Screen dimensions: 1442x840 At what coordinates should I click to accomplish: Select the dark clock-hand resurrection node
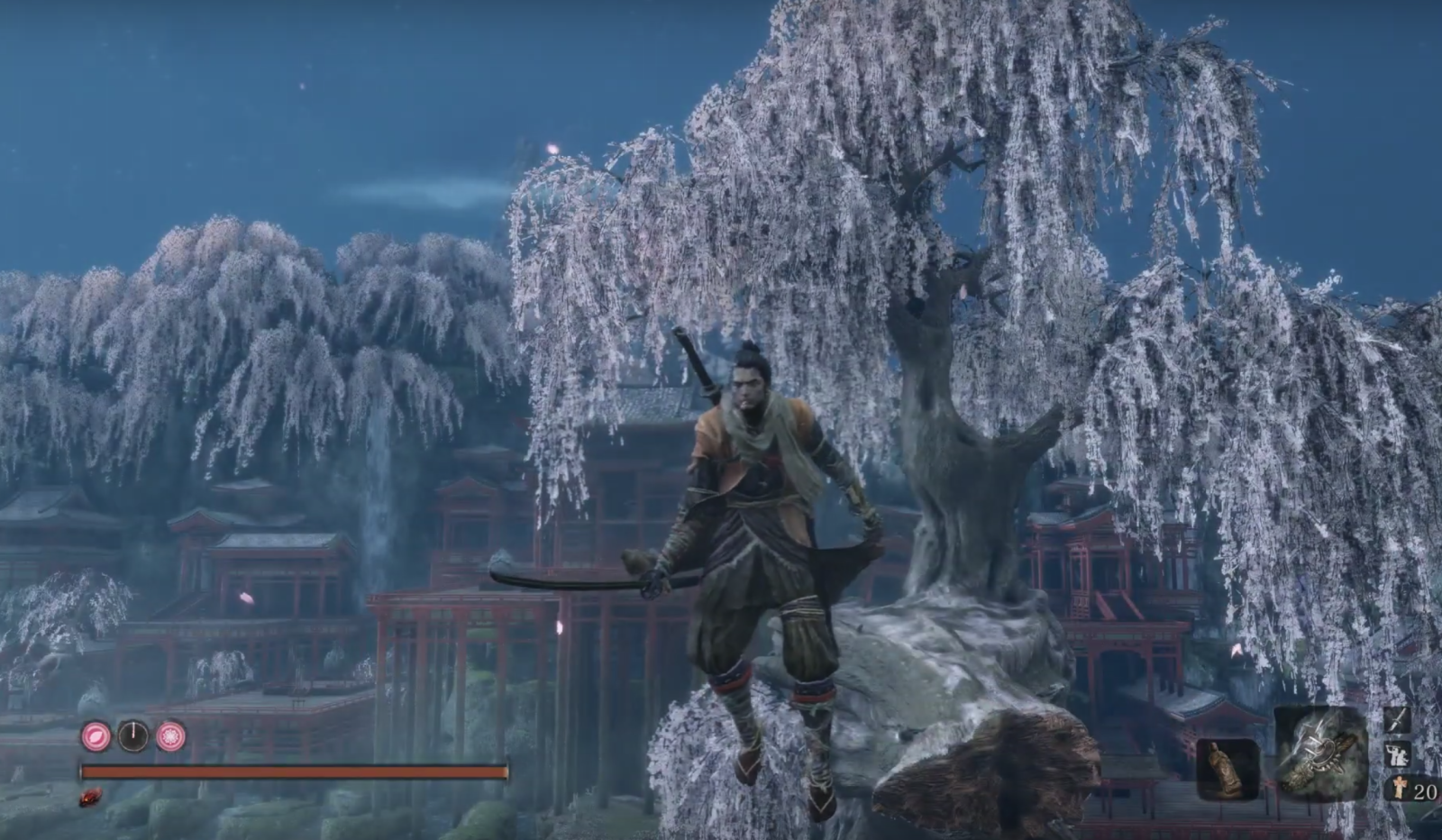(x=132, y=736)
